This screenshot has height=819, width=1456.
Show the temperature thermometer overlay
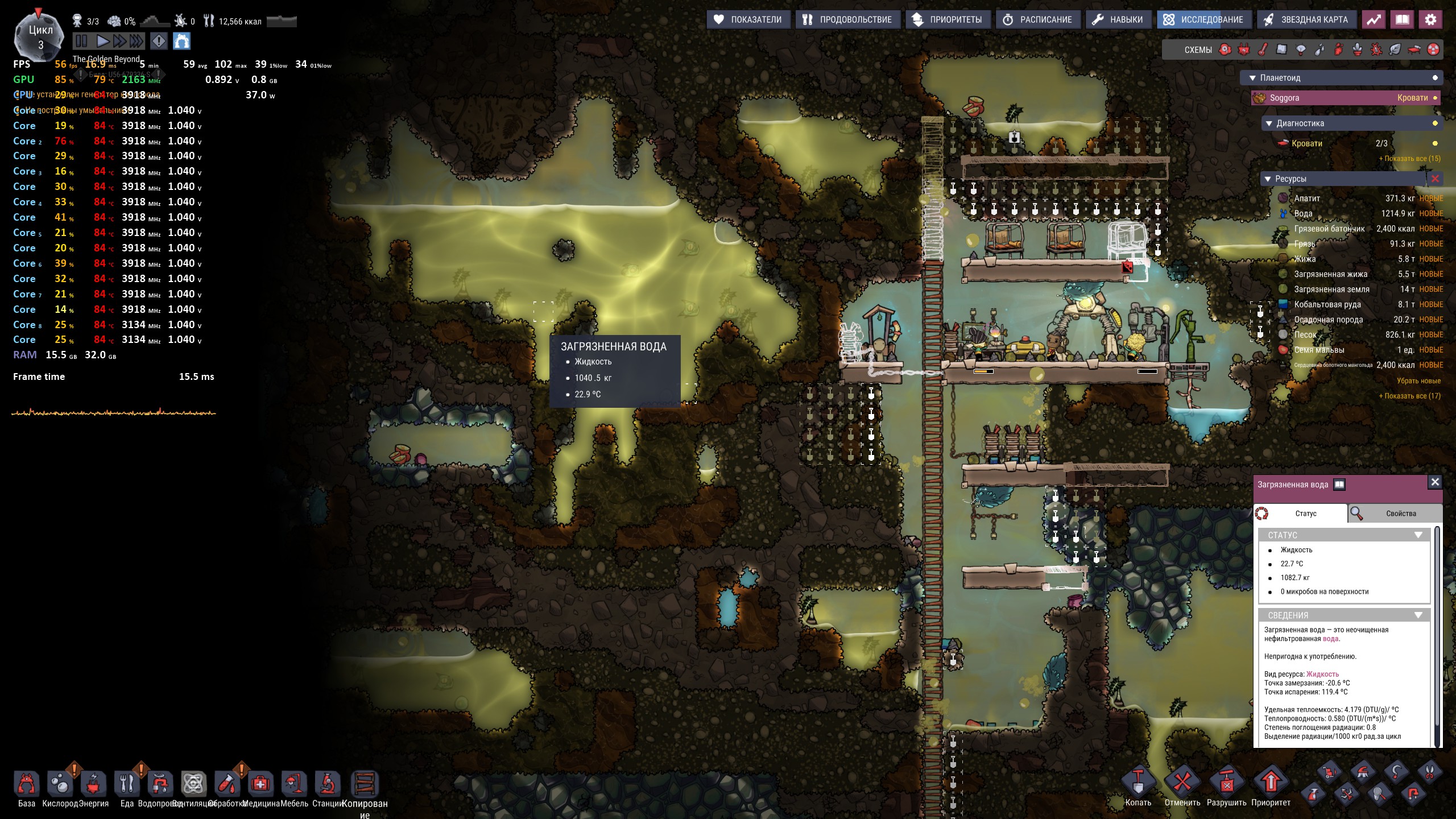point(1263,50)
